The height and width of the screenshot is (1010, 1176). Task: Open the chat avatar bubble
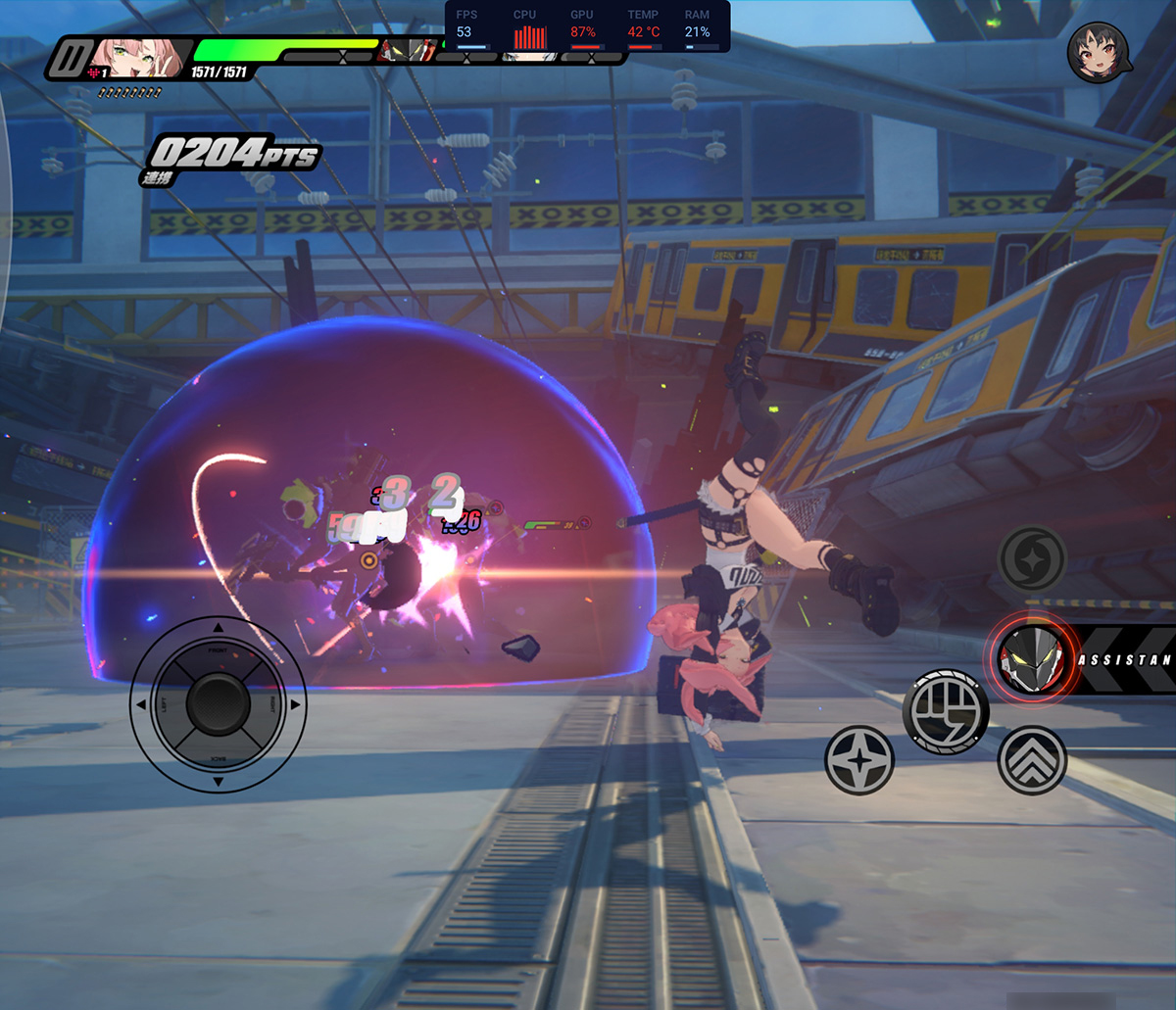1097,52
